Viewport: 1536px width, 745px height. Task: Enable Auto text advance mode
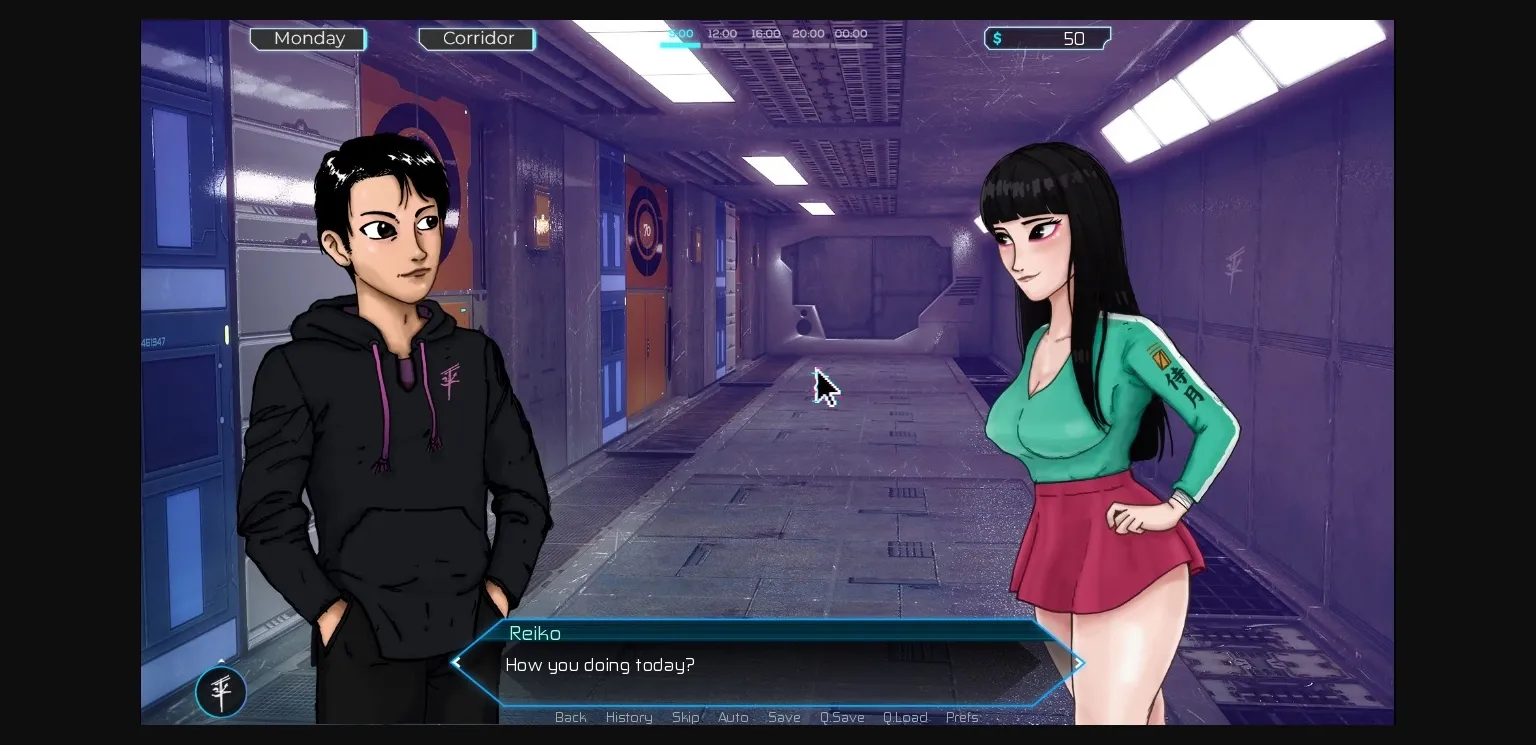tap(733, 717)
